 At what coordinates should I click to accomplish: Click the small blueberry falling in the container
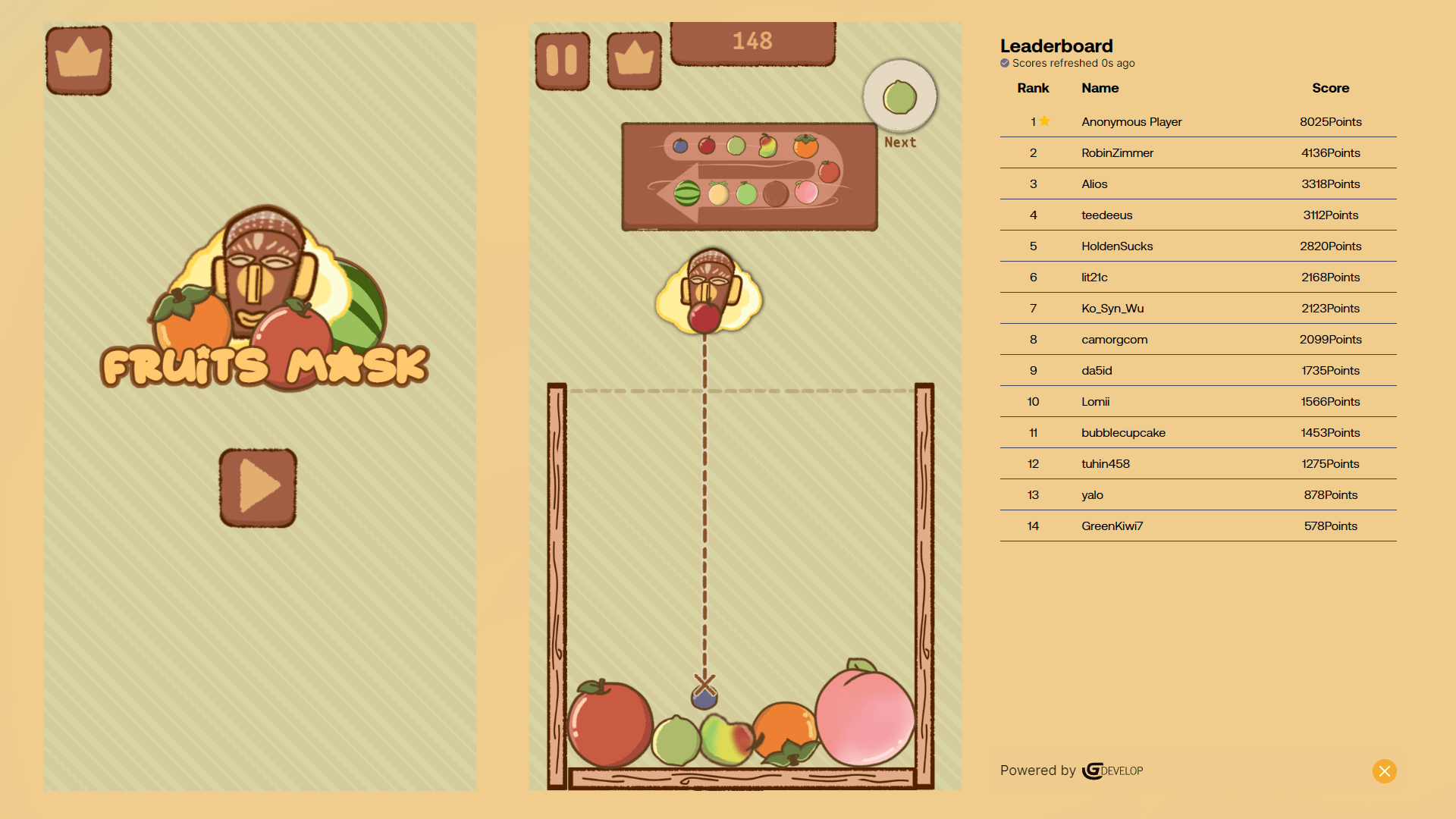point(704,696)
